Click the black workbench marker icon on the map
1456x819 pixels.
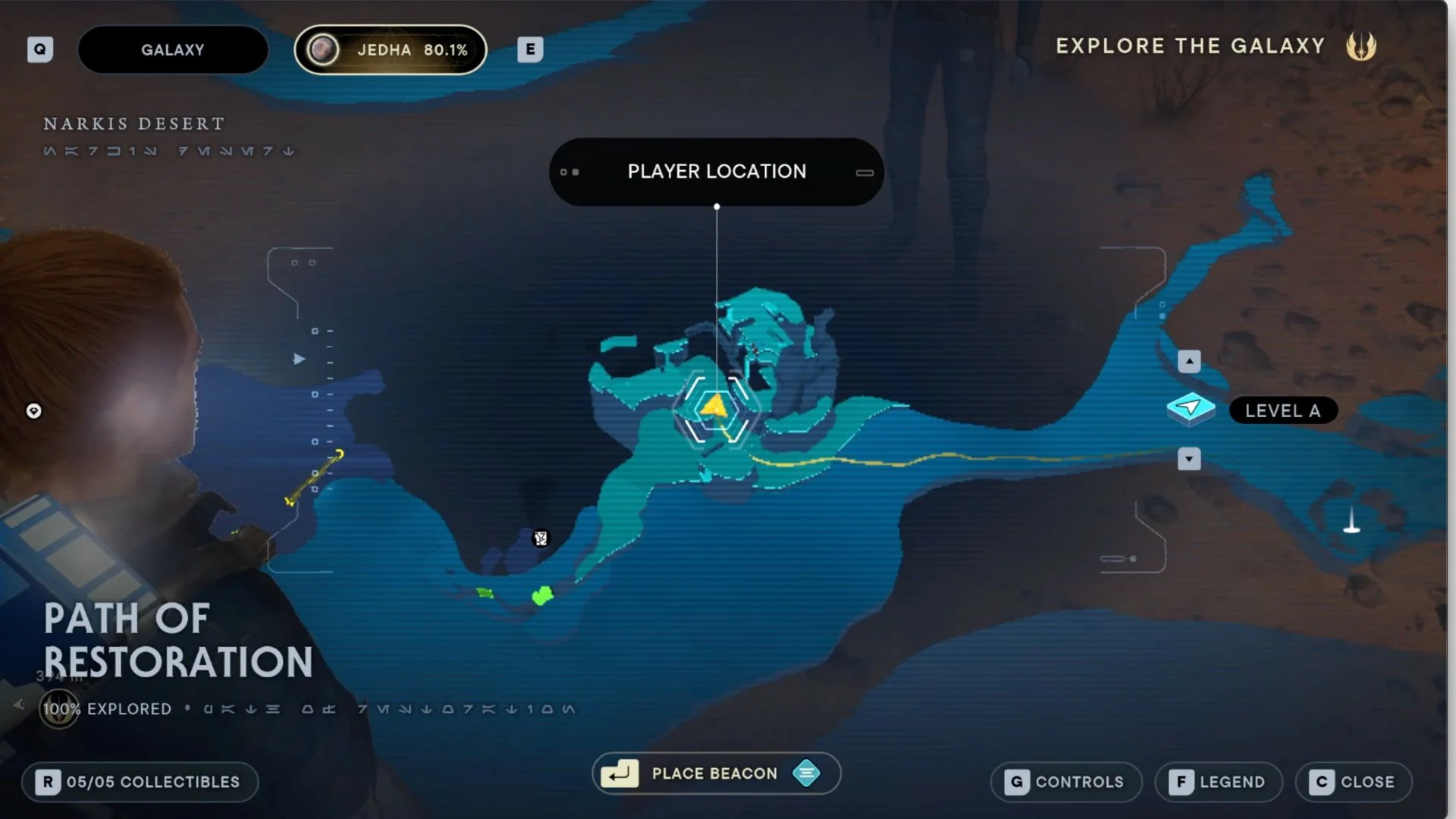[540, 537]
